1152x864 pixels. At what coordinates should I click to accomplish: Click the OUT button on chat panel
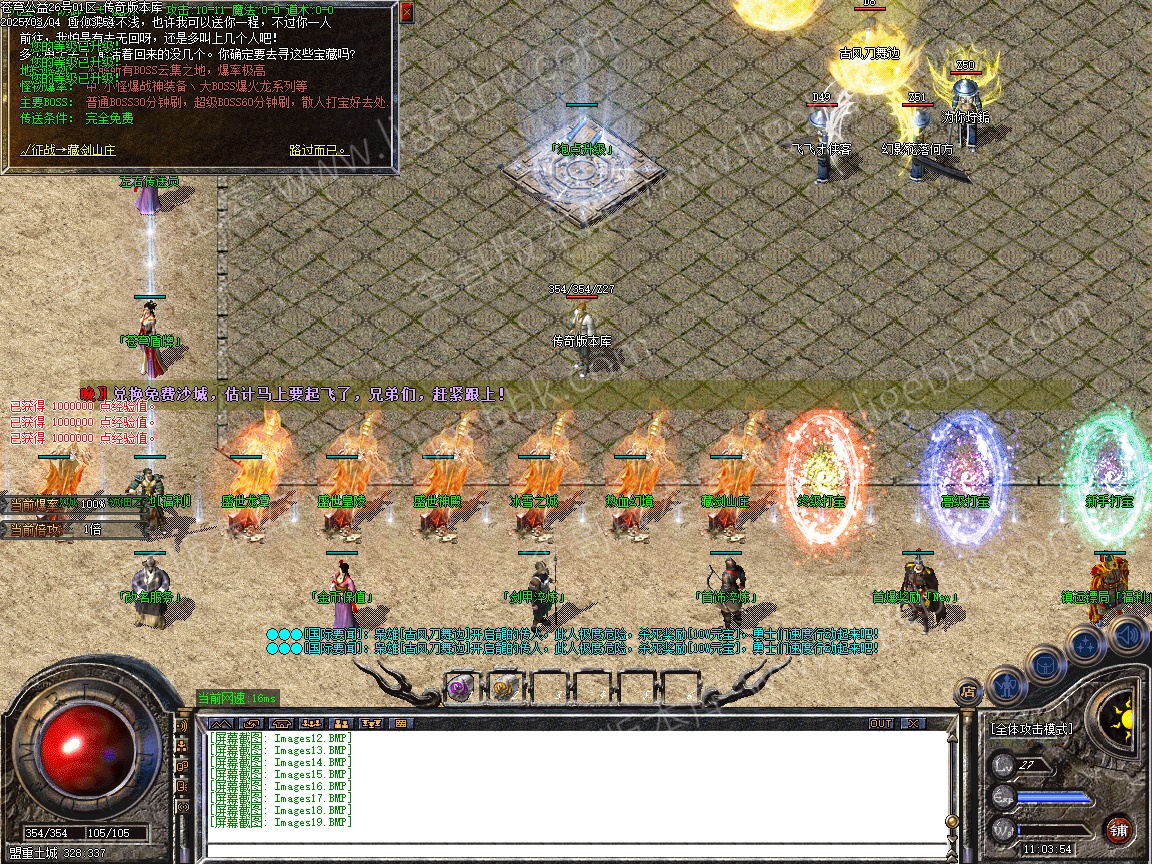point(880,723)
